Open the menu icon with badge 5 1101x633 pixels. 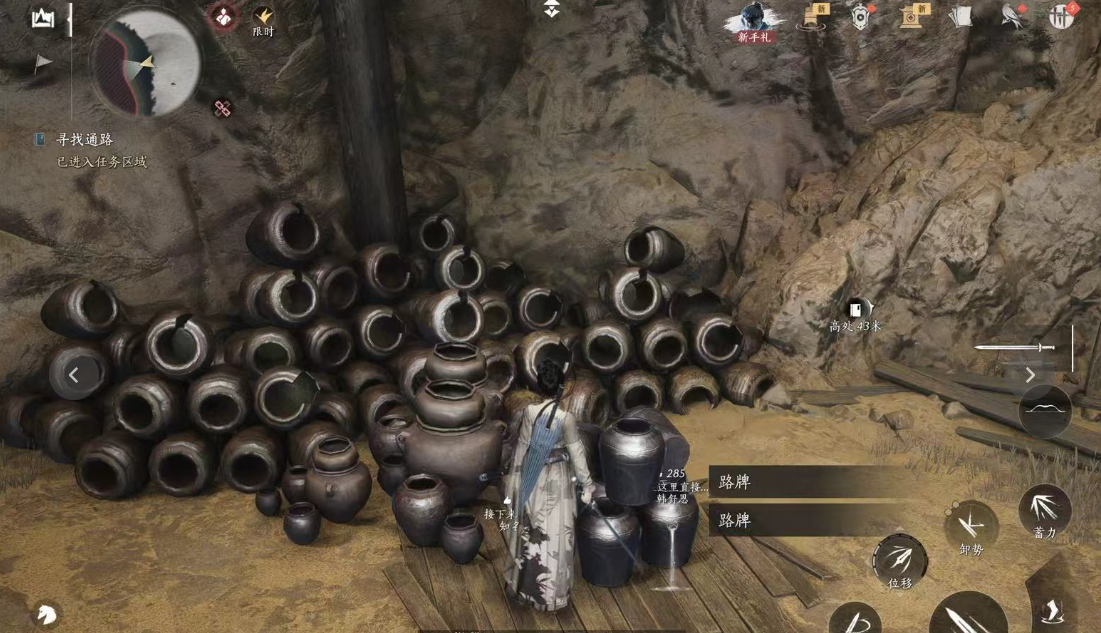click(1061, 16)
